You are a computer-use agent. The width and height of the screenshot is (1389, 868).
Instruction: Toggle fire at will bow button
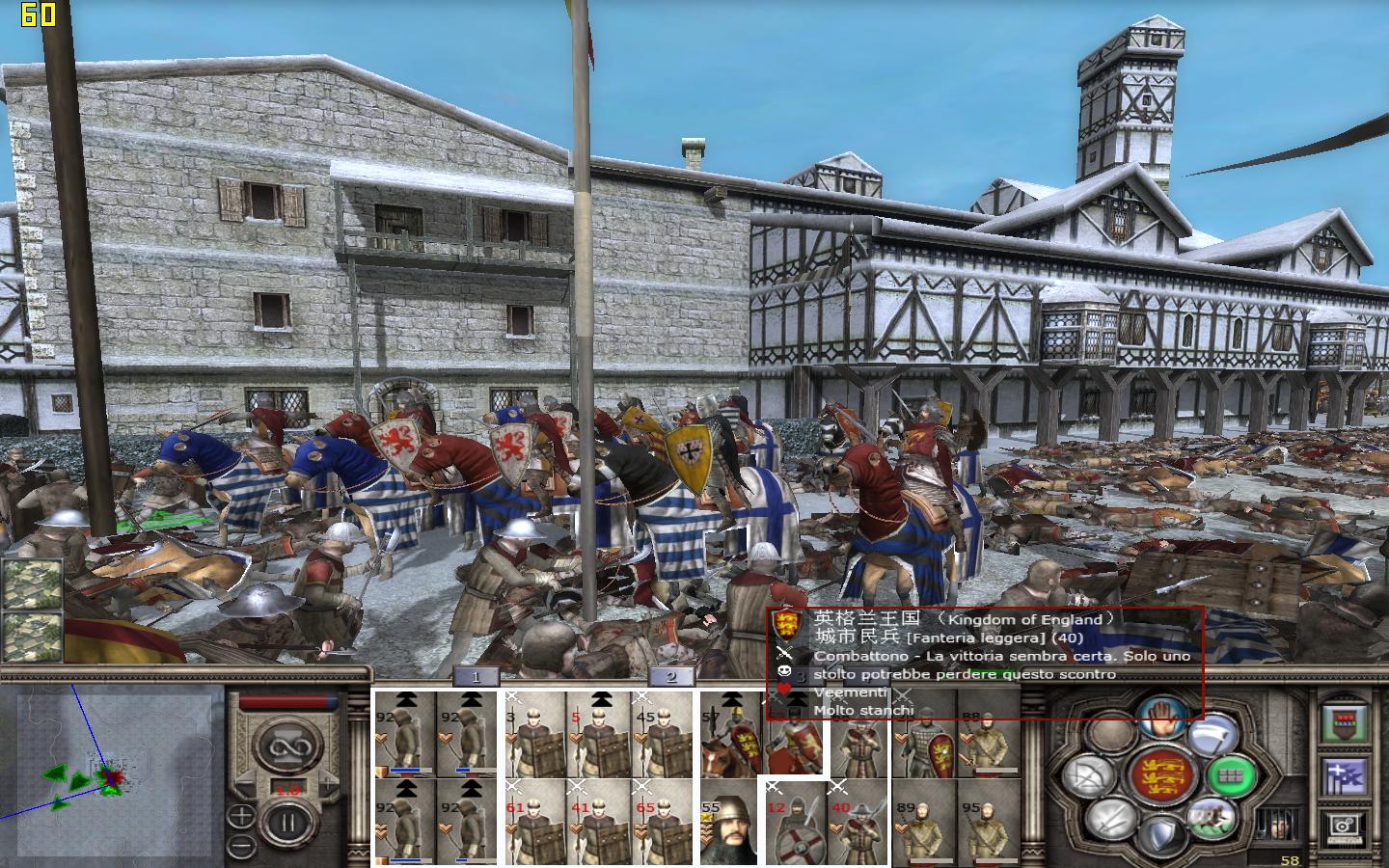pyautogui.click(x=1088, y=774)
